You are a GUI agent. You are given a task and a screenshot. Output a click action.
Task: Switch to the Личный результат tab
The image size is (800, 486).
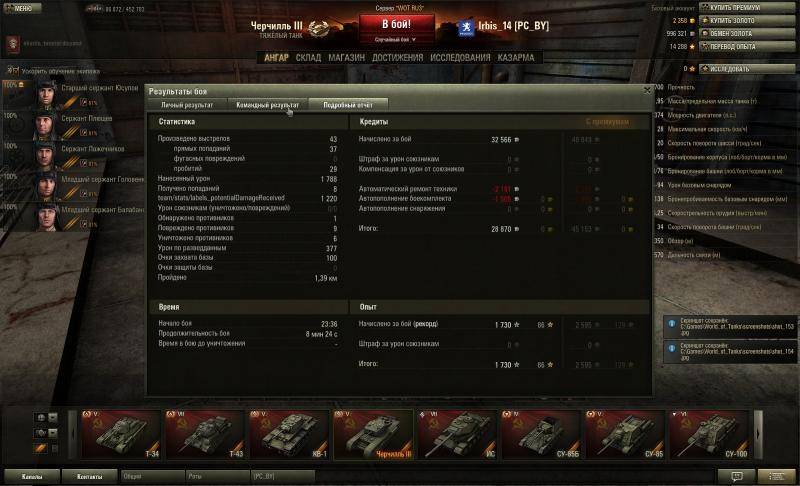click(x=187, y=104)
